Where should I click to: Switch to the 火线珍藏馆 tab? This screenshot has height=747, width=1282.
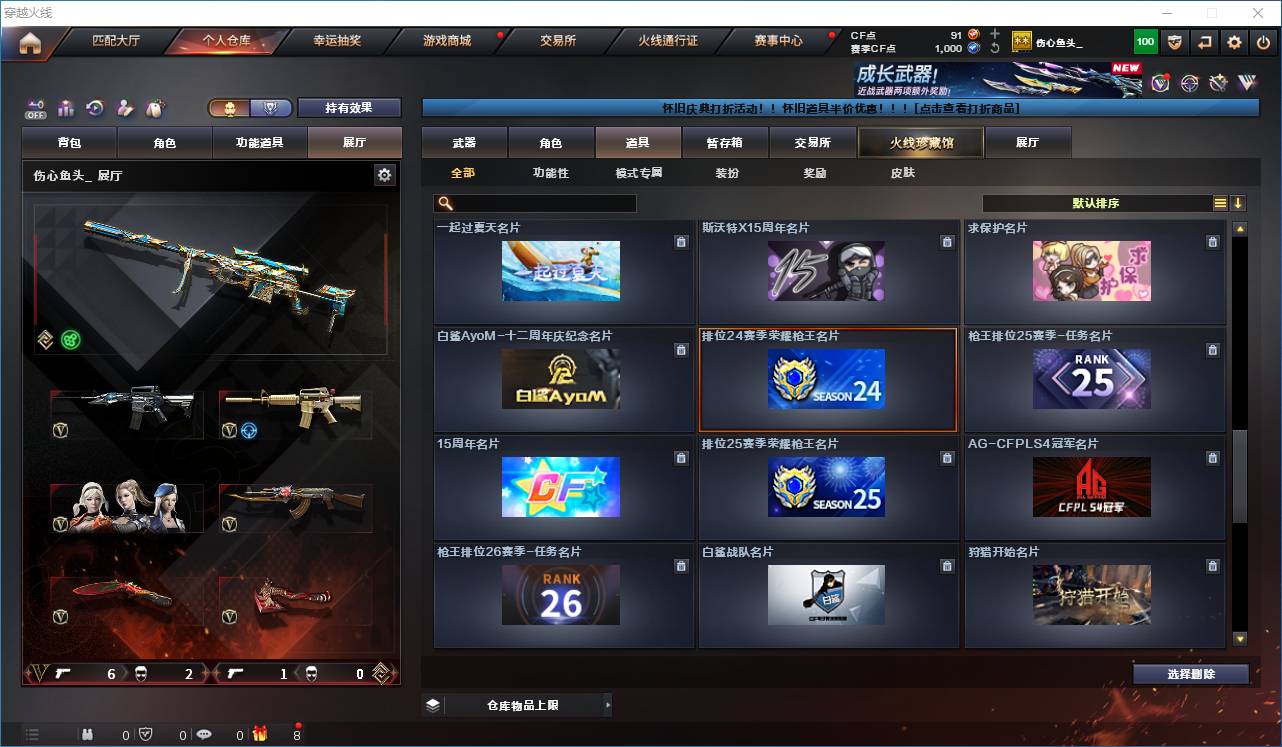918,142
